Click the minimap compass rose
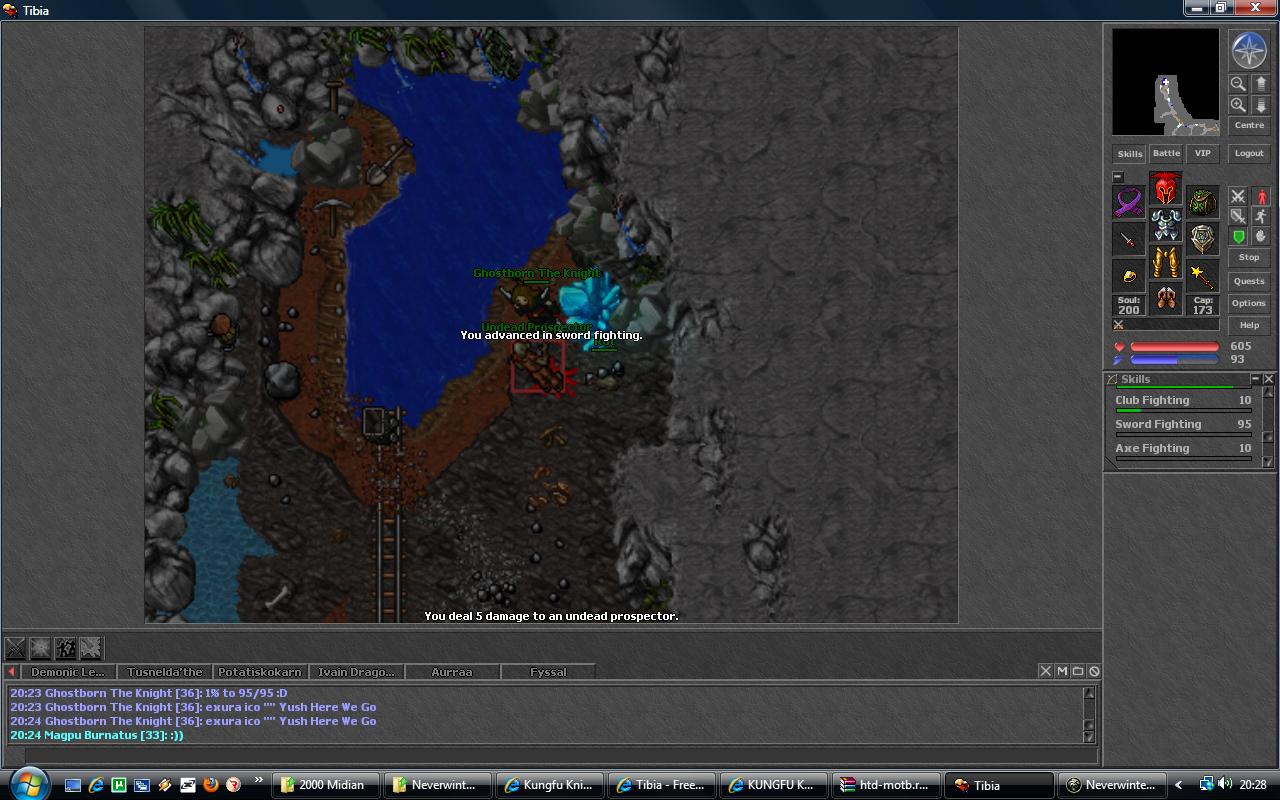This screenshot has width=1280, height=800. [1249, 51]
